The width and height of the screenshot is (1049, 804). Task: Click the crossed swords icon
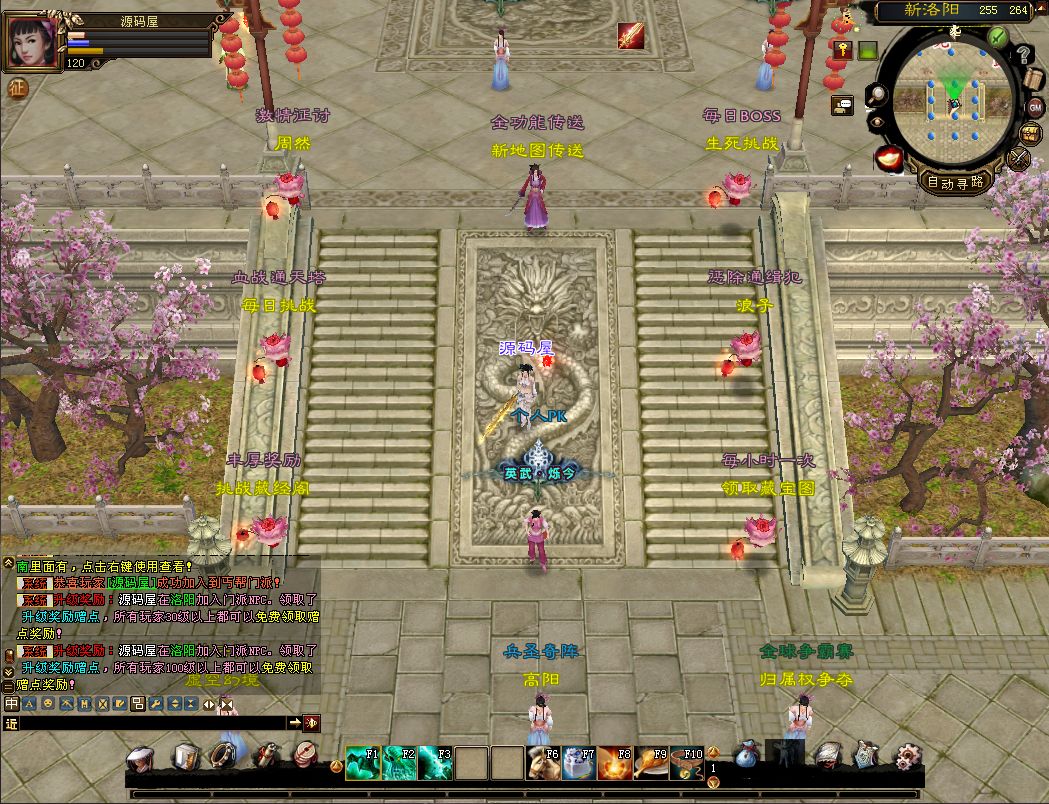1020,158
